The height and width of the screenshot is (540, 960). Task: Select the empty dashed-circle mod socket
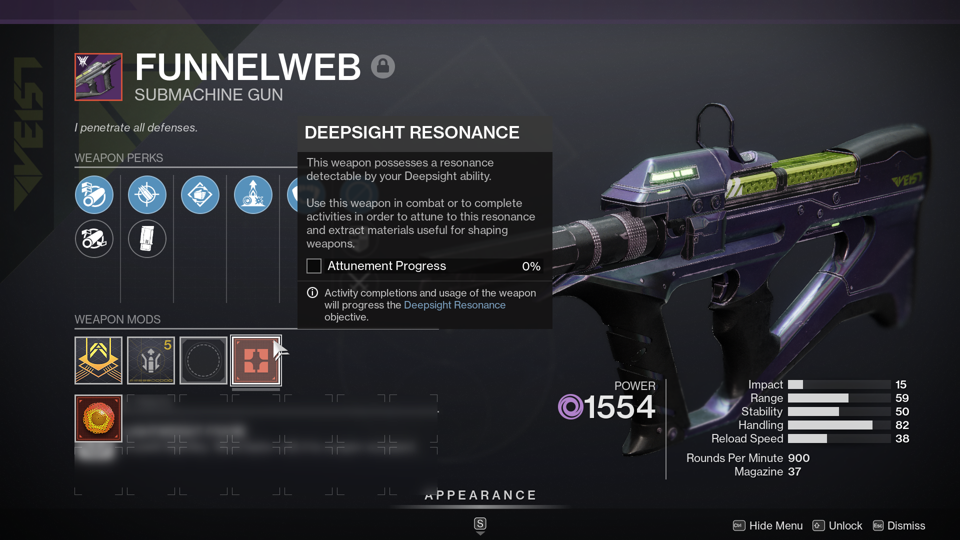(x=203, y=360)
